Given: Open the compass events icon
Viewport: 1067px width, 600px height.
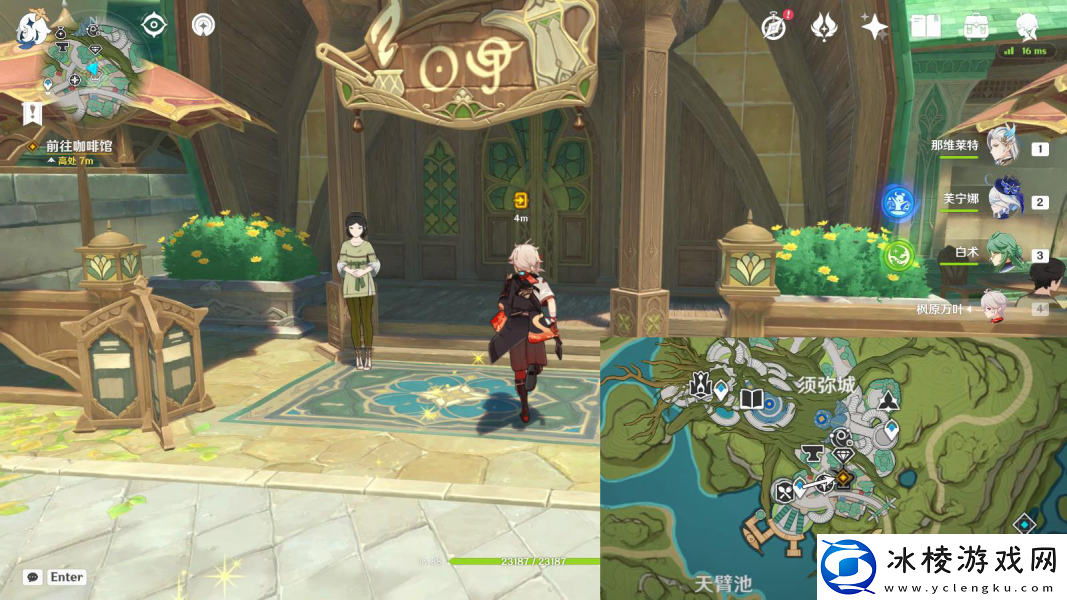Looking at the screenshot, I should (774, 27).
